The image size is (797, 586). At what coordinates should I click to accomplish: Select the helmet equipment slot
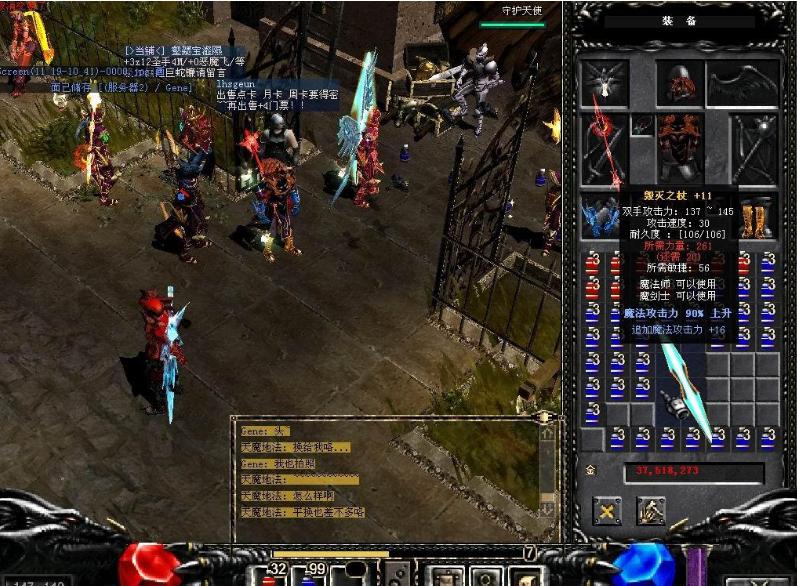click(x=682, y=84)
